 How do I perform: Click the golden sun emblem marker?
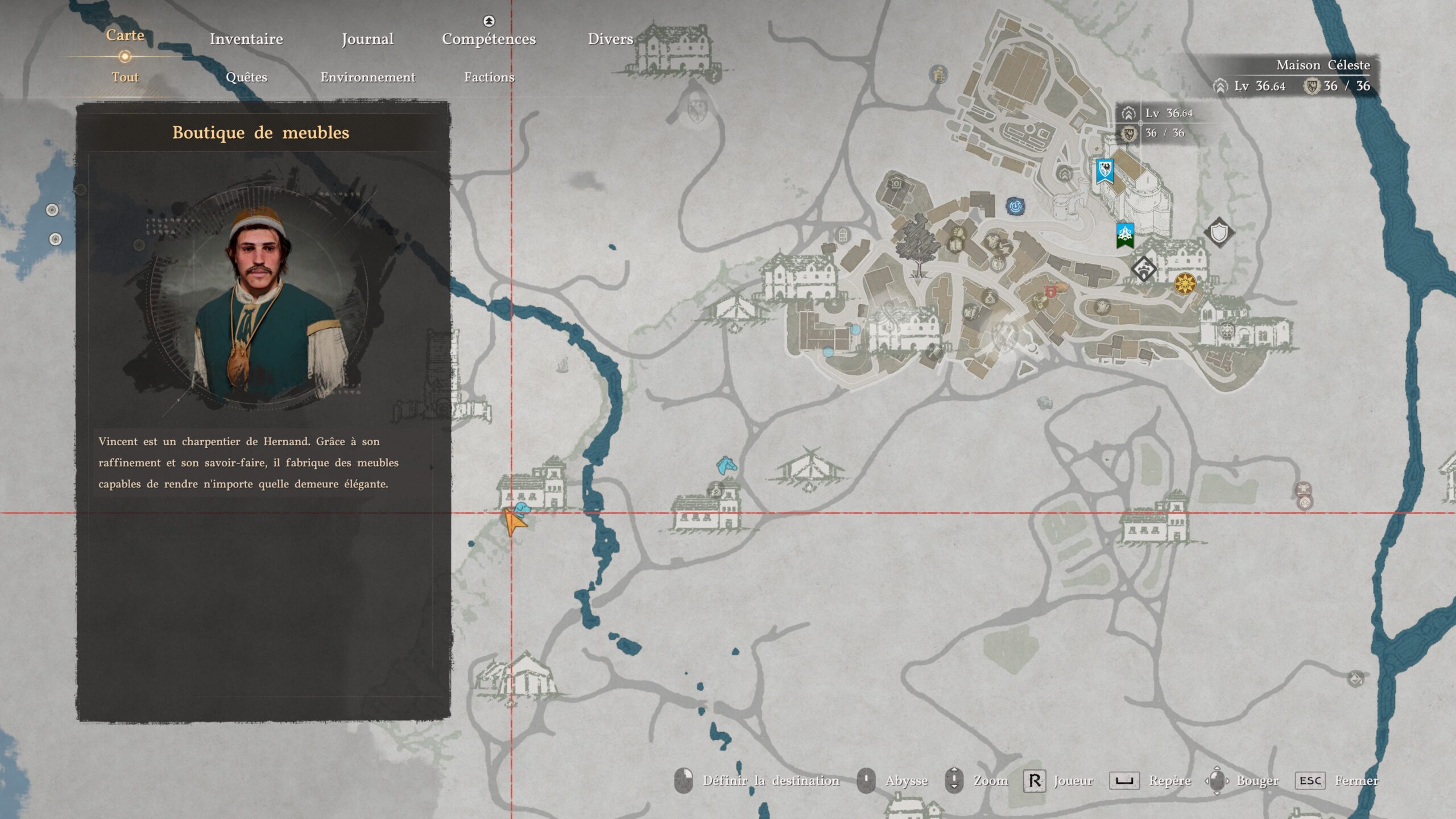pyautogui.click(x=1185, y=283)
